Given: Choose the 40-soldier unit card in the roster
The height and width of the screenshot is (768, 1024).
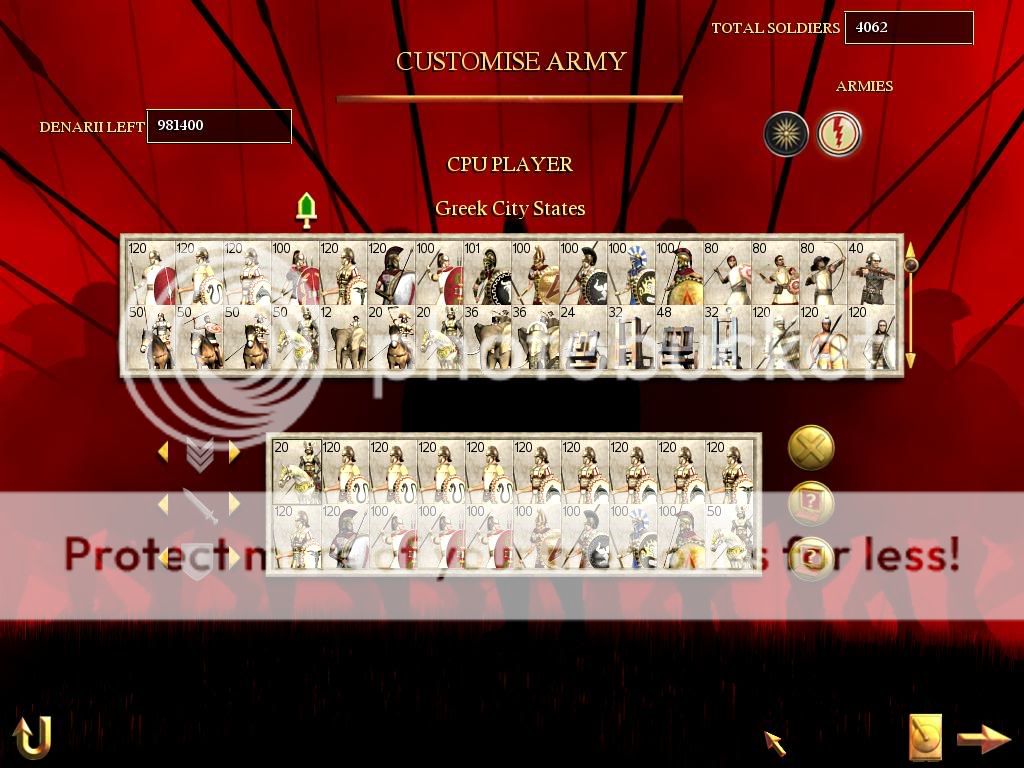Looking at the screenshot, I should click(x=871, y=272).
